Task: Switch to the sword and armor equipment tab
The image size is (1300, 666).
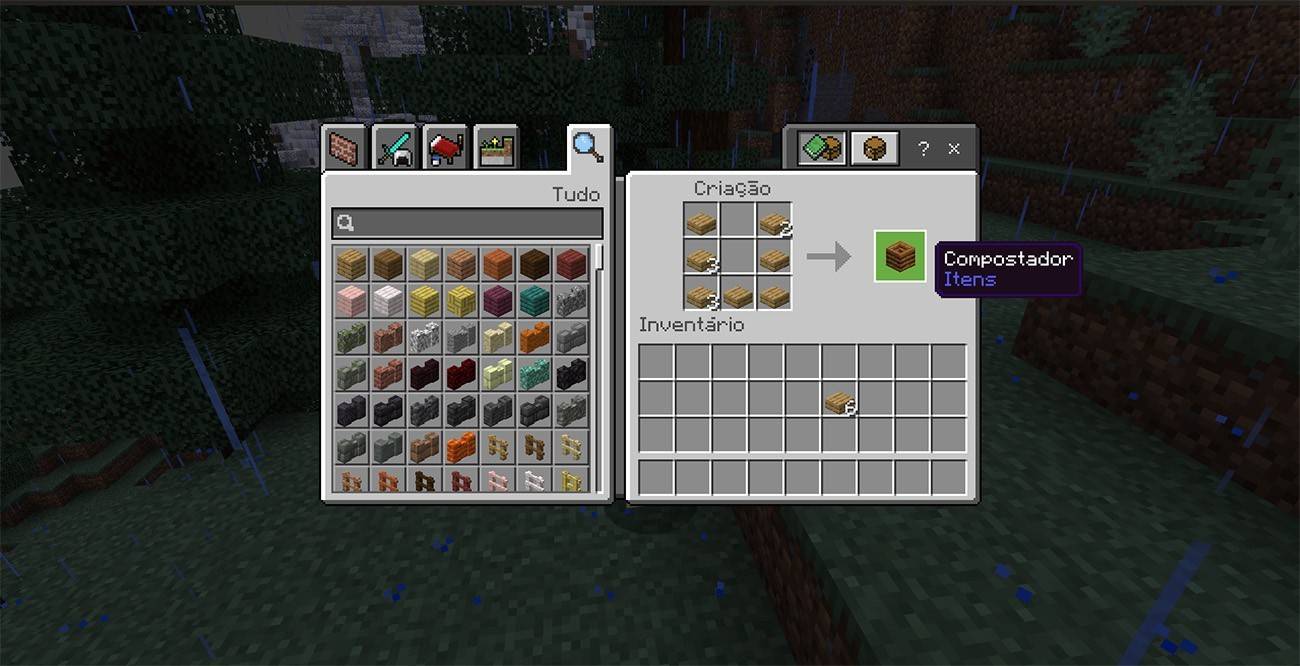Action: [394, 149]
